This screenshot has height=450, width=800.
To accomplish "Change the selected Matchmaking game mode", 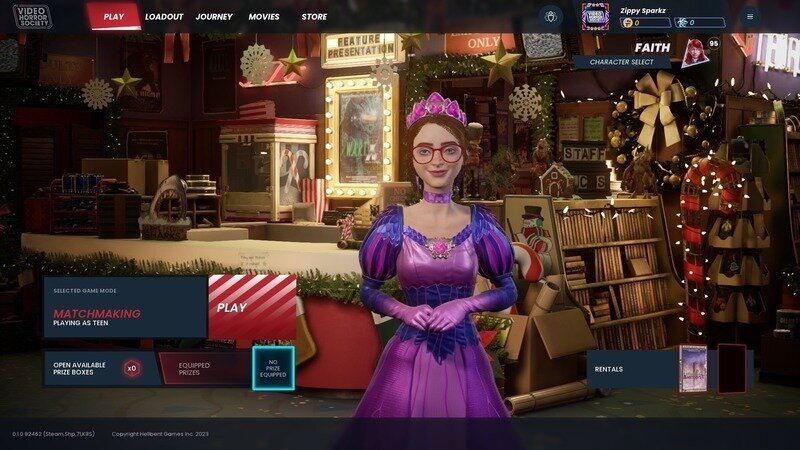I will (x=124, y=307).
